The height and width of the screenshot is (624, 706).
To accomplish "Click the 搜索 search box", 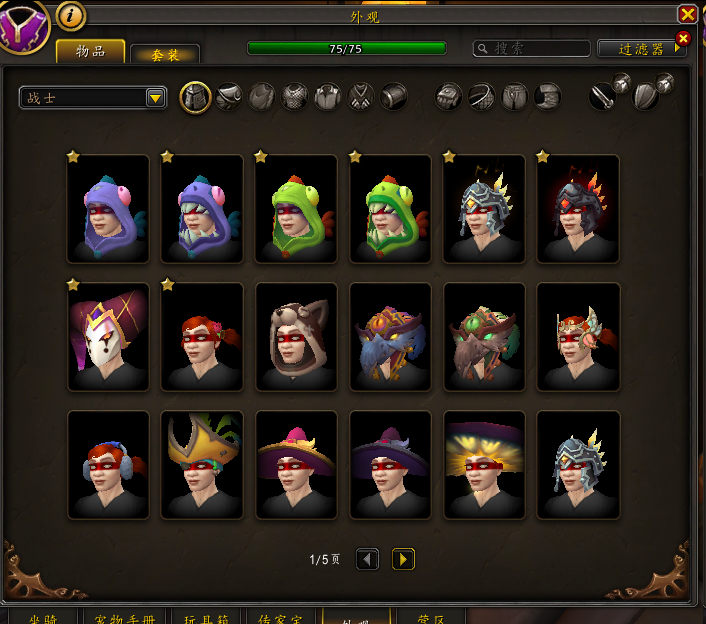I will (532, 48).
